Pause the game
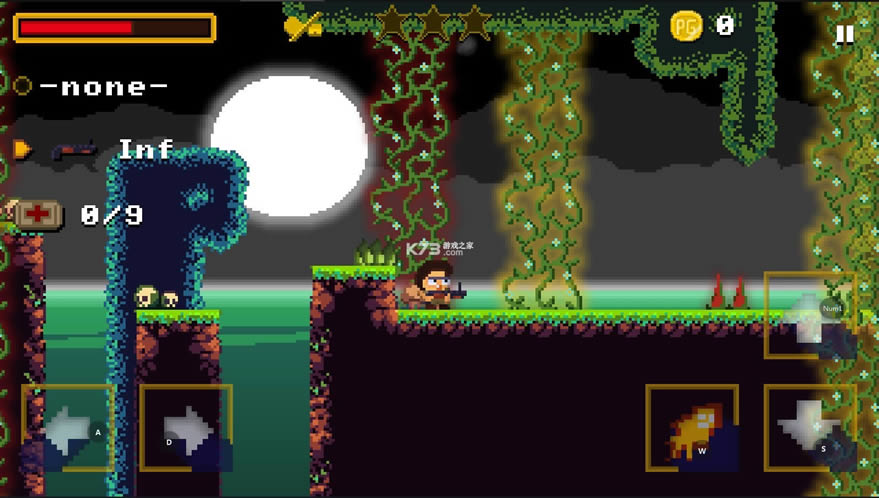The image size is (879, 498). tap(845, 34)
